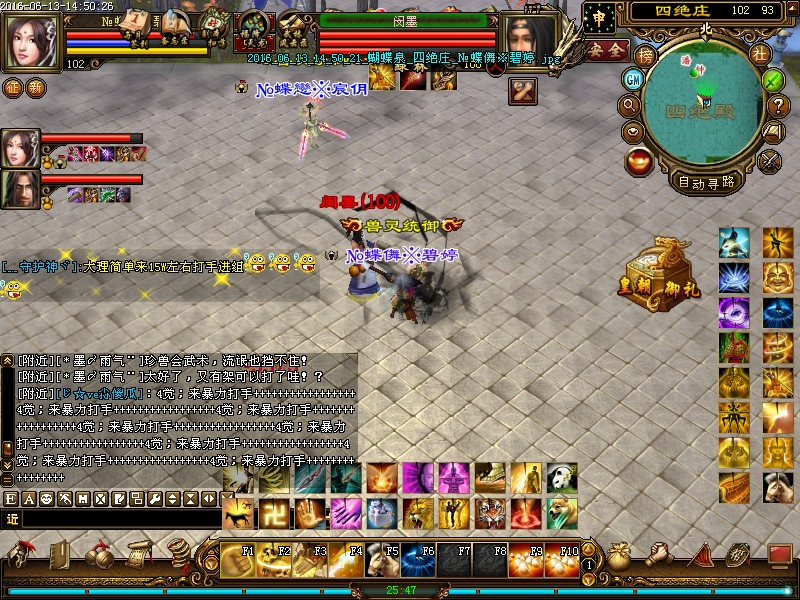The image size is (800, 600).
Task: Open the 榜 ranking button
Action: pyautogui.click(x=644, y=55)
